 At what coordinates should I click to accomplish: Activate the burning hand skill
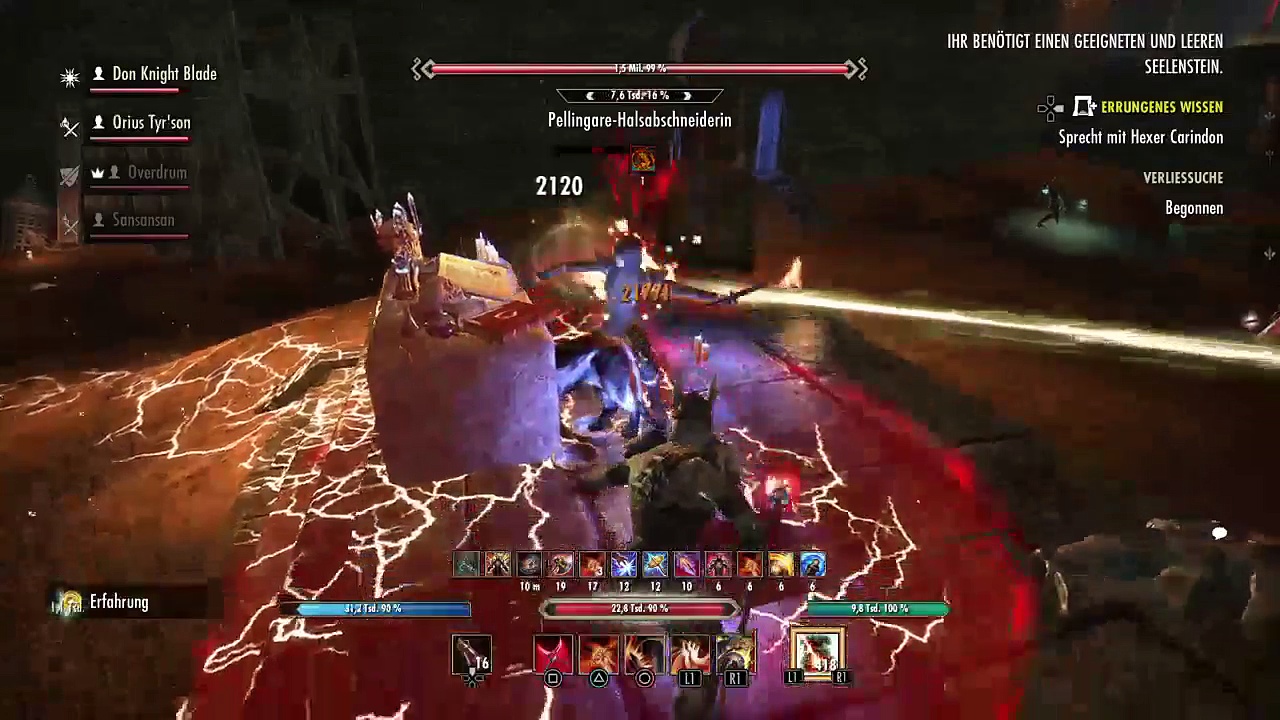(x=690, y=654)
